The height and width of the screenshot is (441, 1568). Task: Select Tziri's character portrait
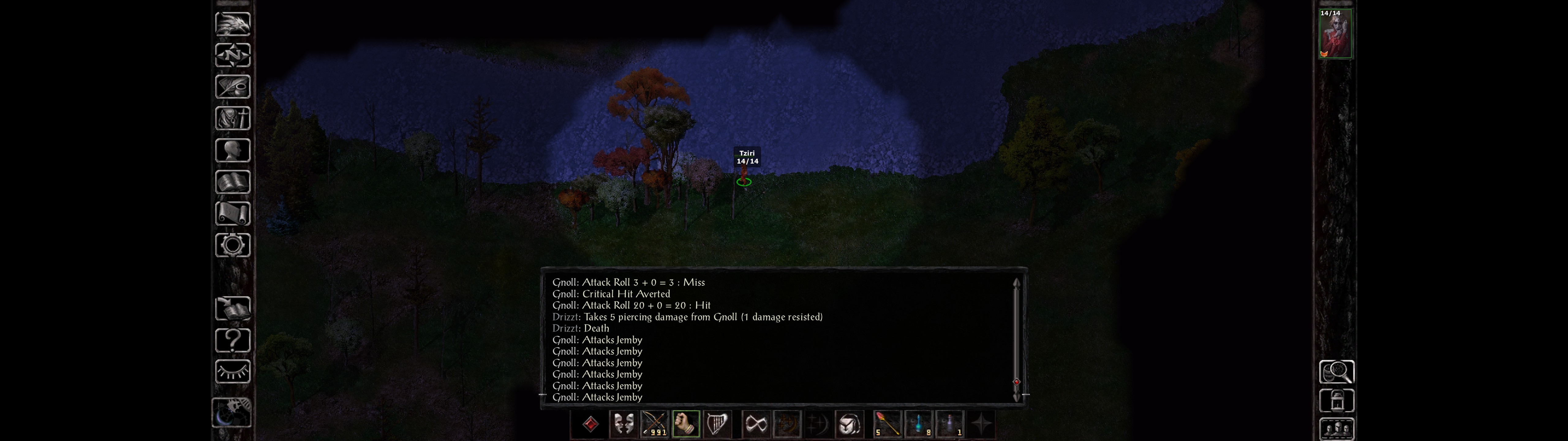pyautogui.click(x=1335, y=34)
